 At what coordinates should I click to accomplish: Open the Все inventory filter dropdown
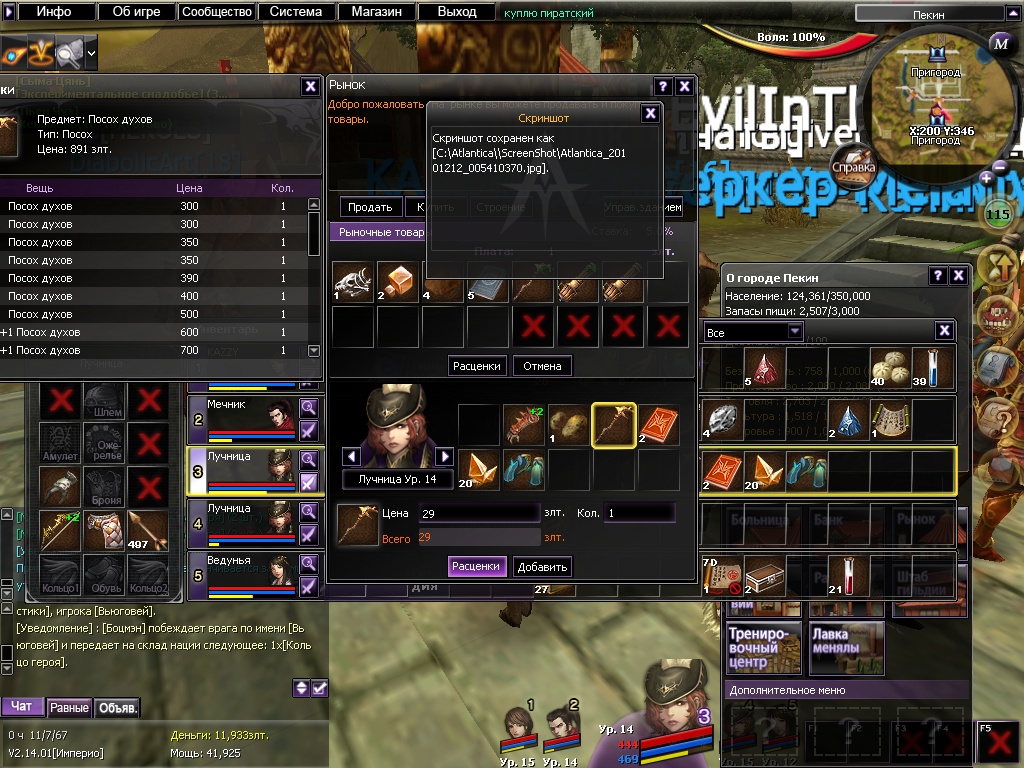click(x=754, y=331)
